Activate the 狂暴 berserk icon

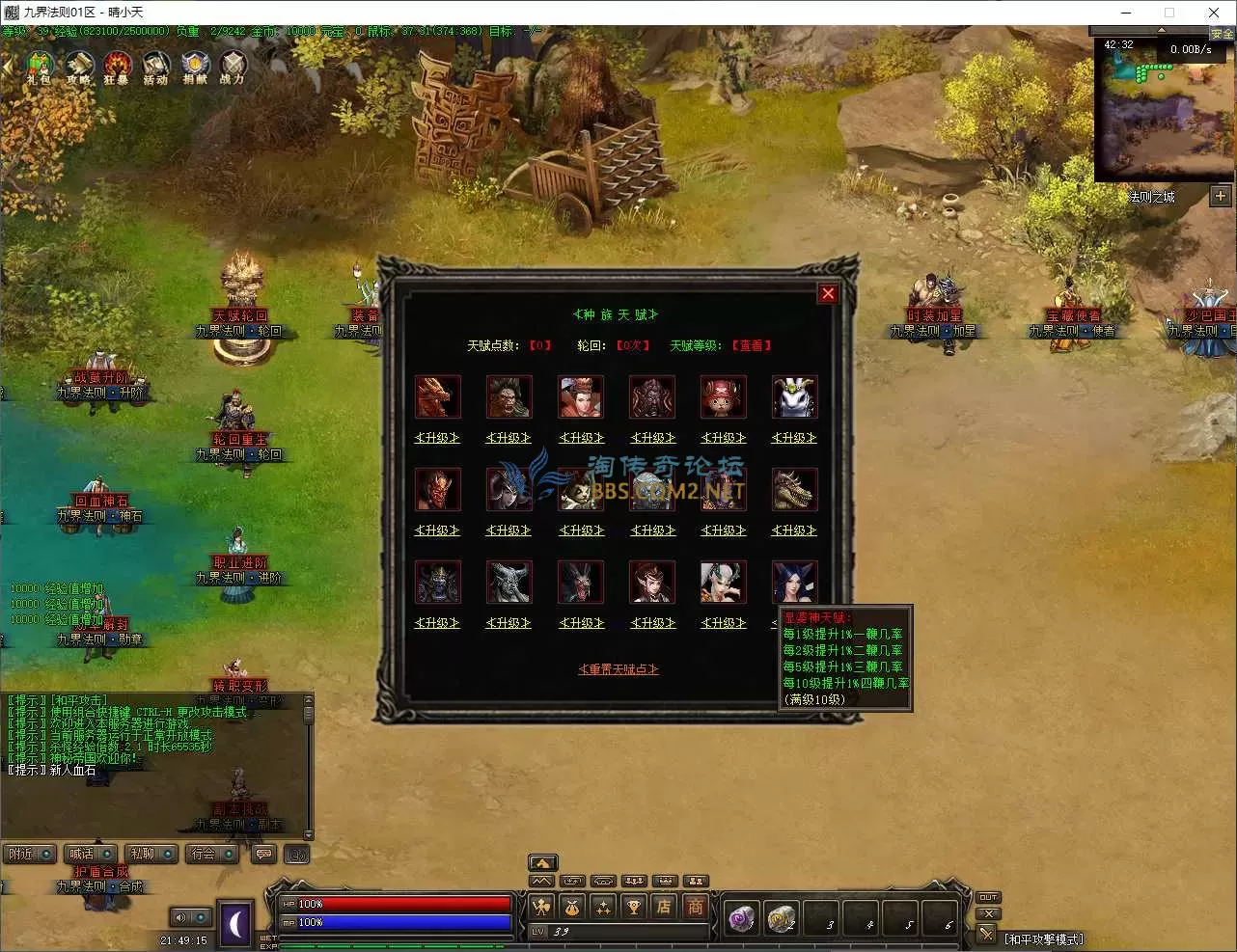(117, 68)
